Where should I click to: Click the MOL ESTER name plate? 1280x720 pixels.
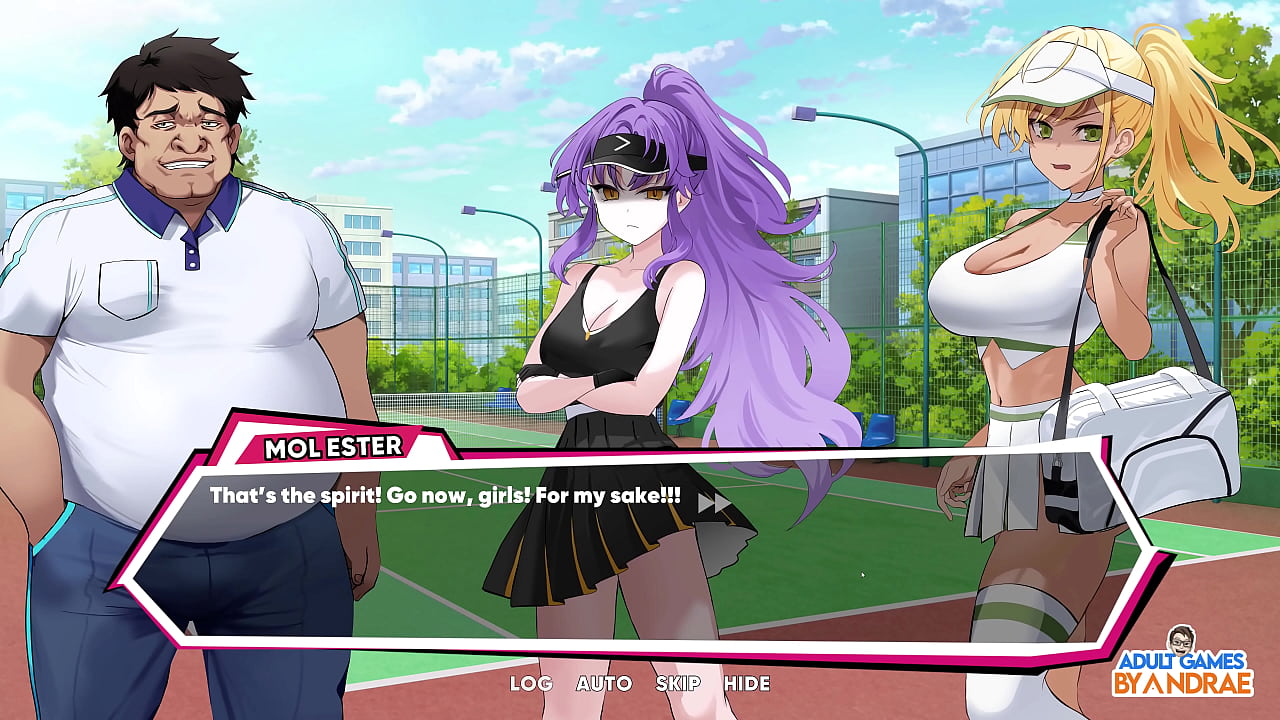click(335, 450)
